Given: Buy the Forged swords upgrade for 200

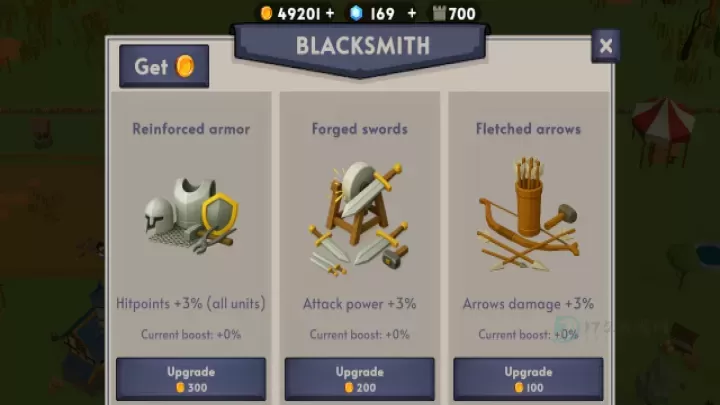Looking at the screenshot, I should [x=360, y=379].
